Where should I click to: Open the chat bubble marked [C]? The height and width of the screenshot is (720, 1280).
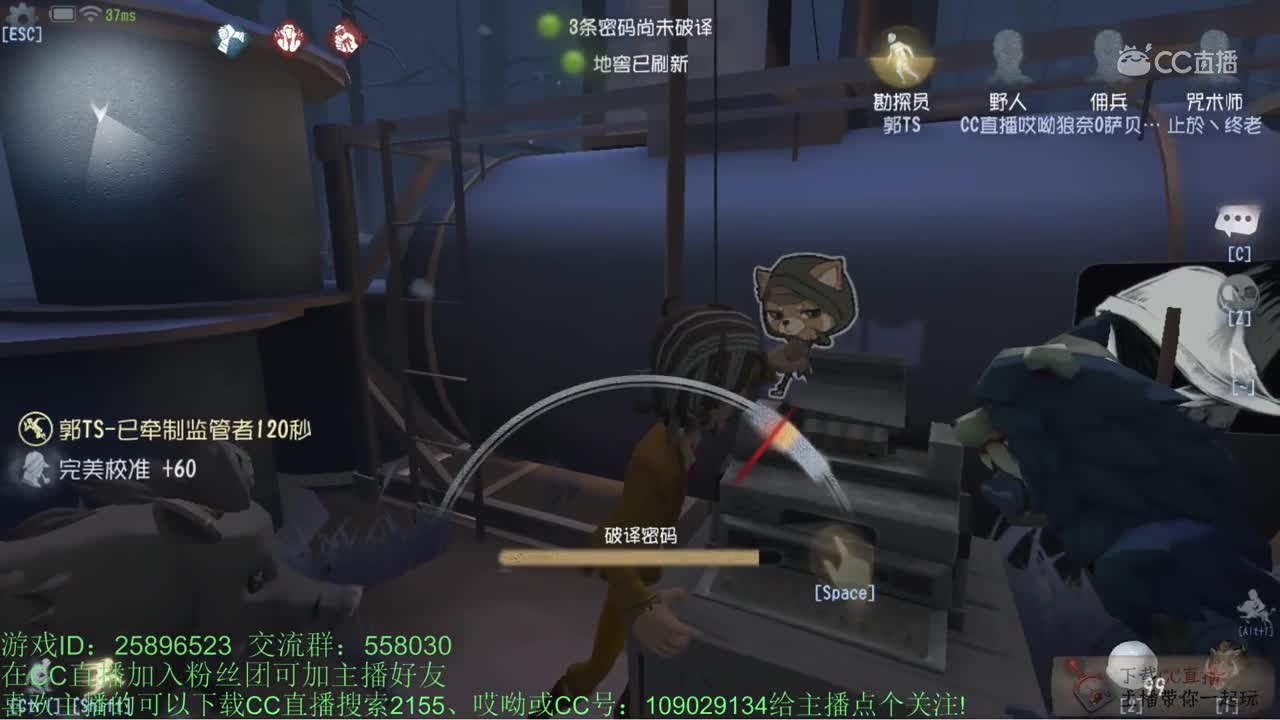coord(1236,218)
